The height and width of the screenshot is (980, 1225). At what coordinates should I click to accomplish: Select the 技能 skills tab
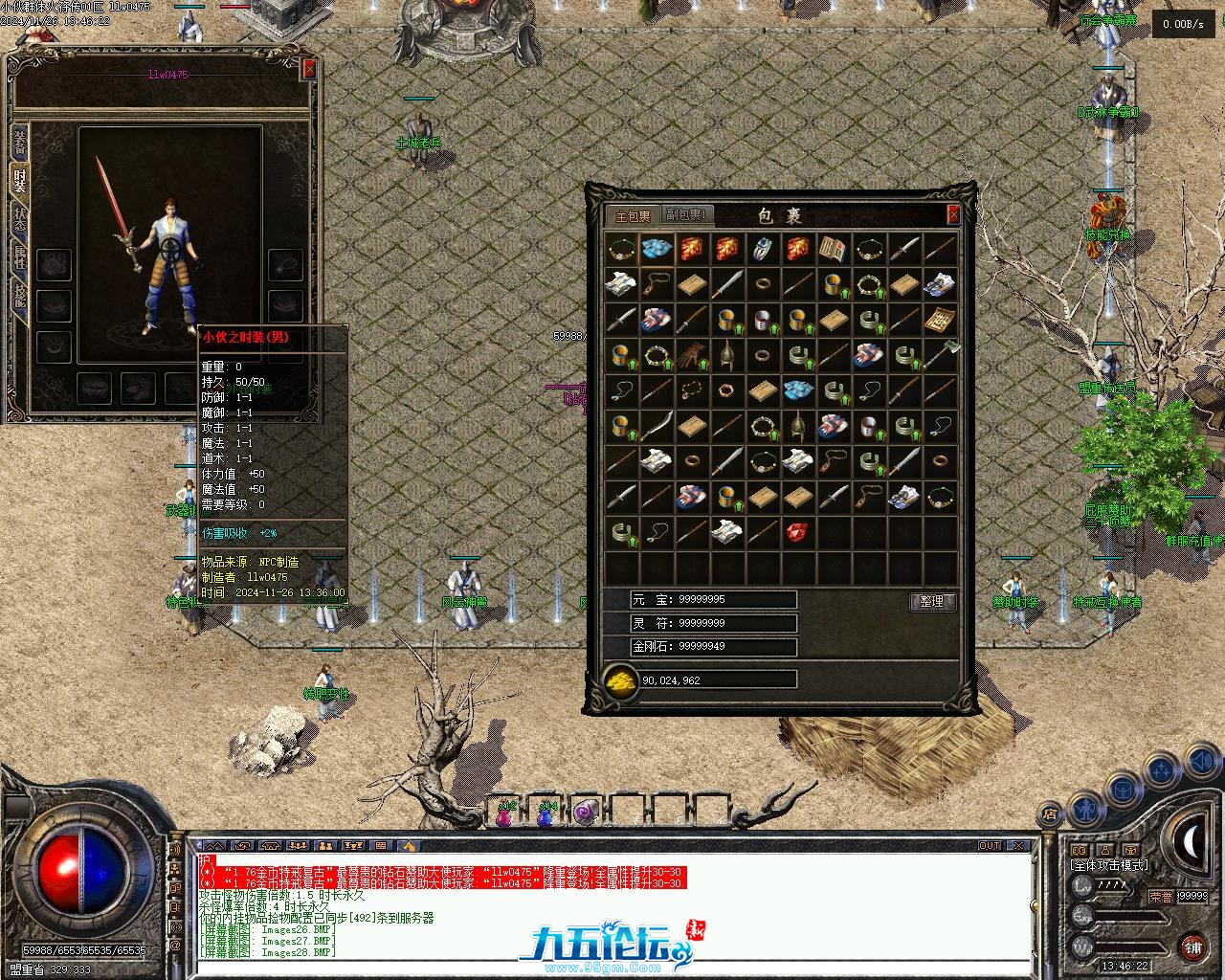coord(19,293)
